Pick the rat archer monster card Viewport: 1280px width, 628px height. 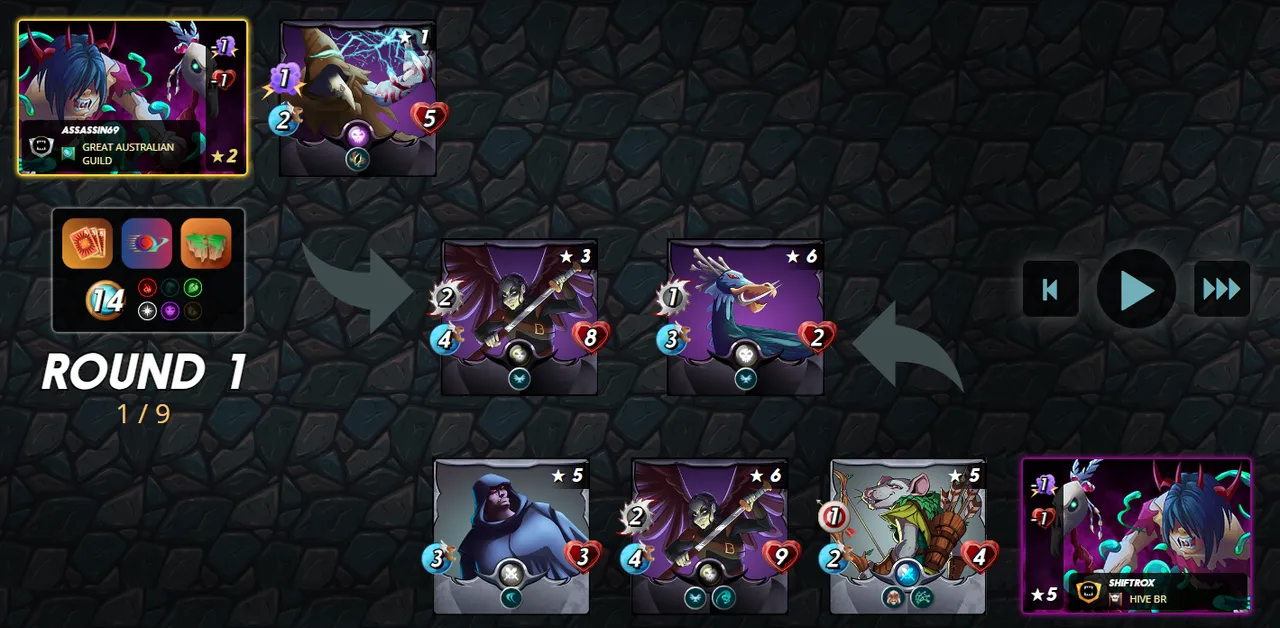(908, 536)
